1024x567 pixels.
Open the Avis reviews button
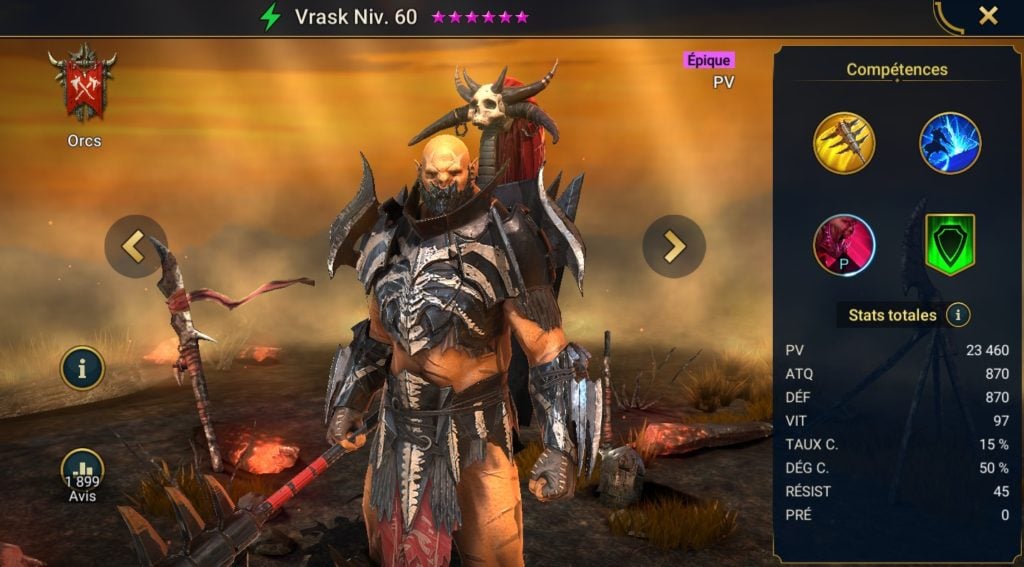coord(82,472)
